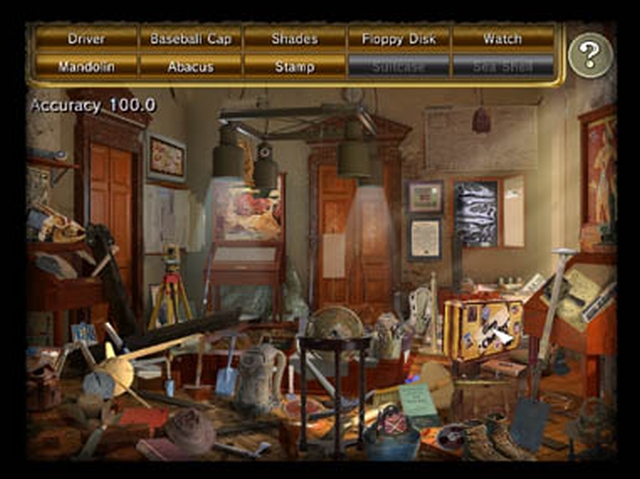
Task: Select the Mandolin list entry
Action: [x=86, y=67]
